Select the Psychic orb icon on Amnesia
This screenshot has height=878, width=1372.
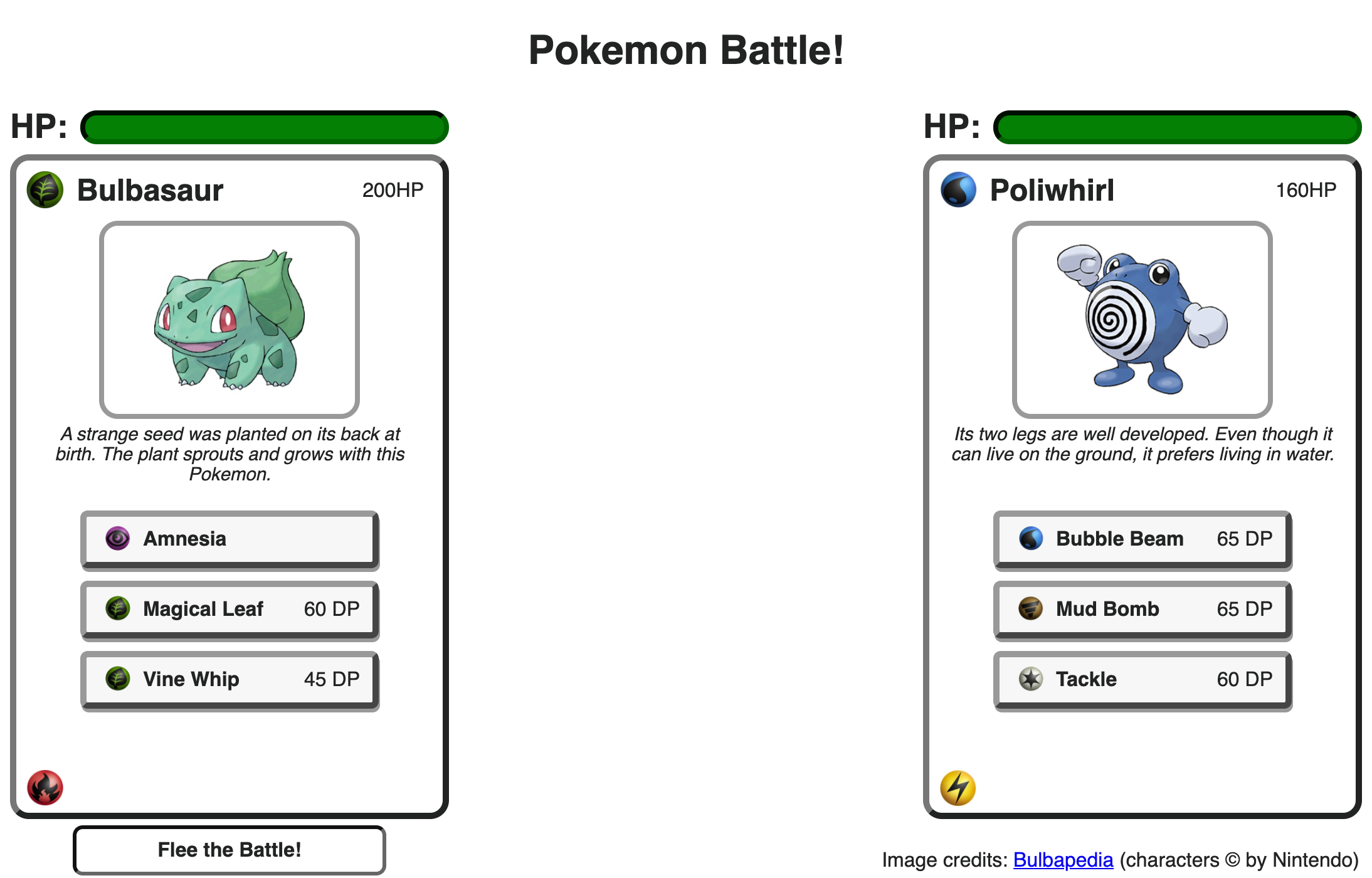point(117,539)
